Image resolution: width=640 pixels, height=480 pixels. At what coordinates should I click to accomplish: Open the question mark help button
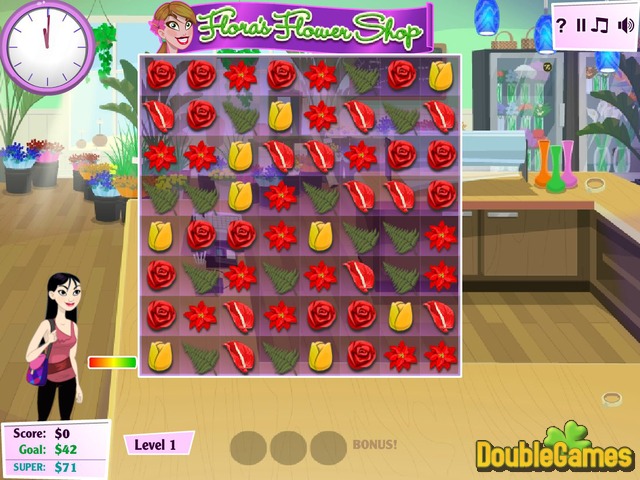[561, 25]
